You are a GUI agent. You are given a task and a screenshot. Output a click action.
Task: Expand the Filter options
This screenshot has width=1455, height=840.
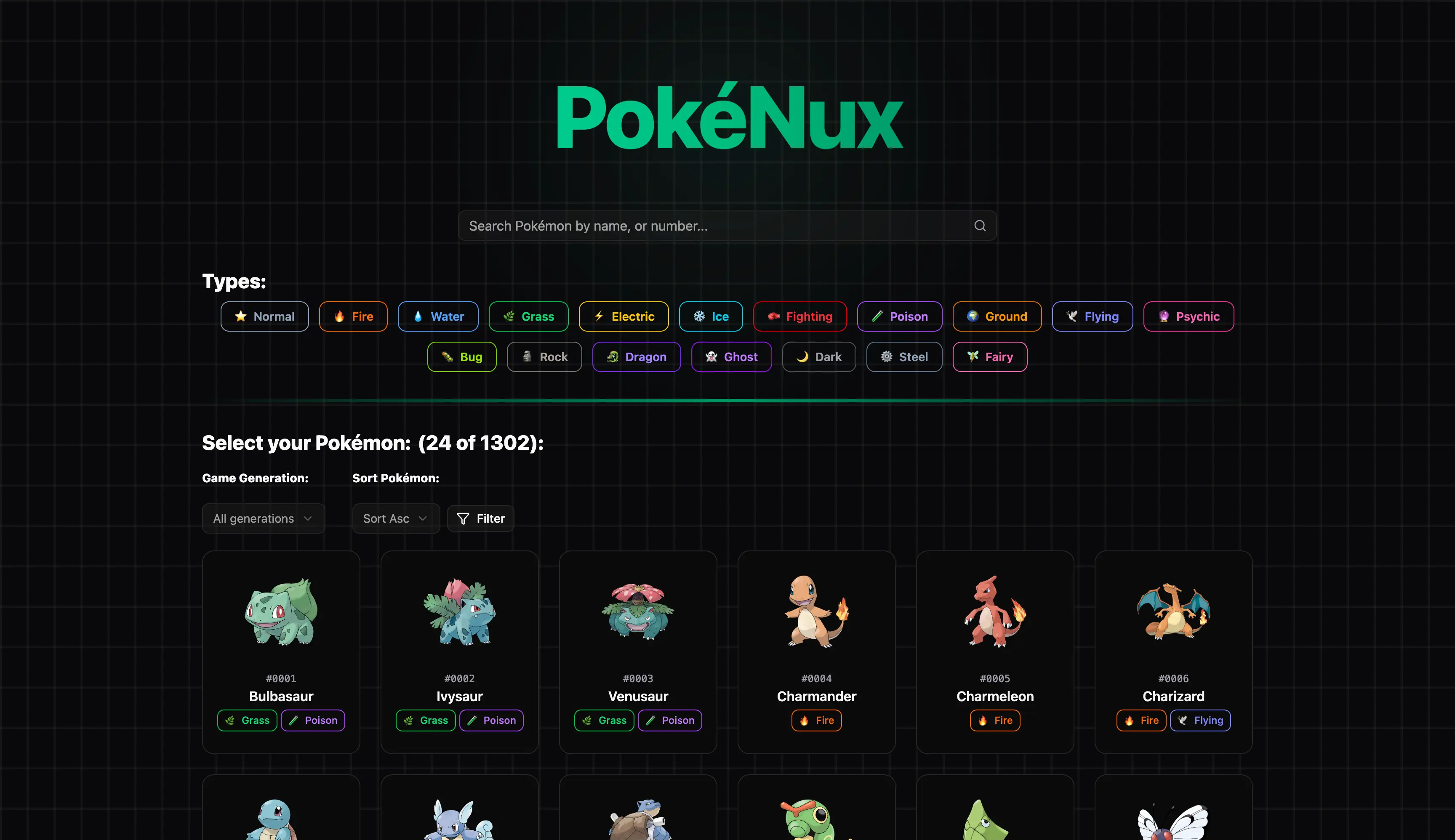pyautogui.click(x=480, y=518)
